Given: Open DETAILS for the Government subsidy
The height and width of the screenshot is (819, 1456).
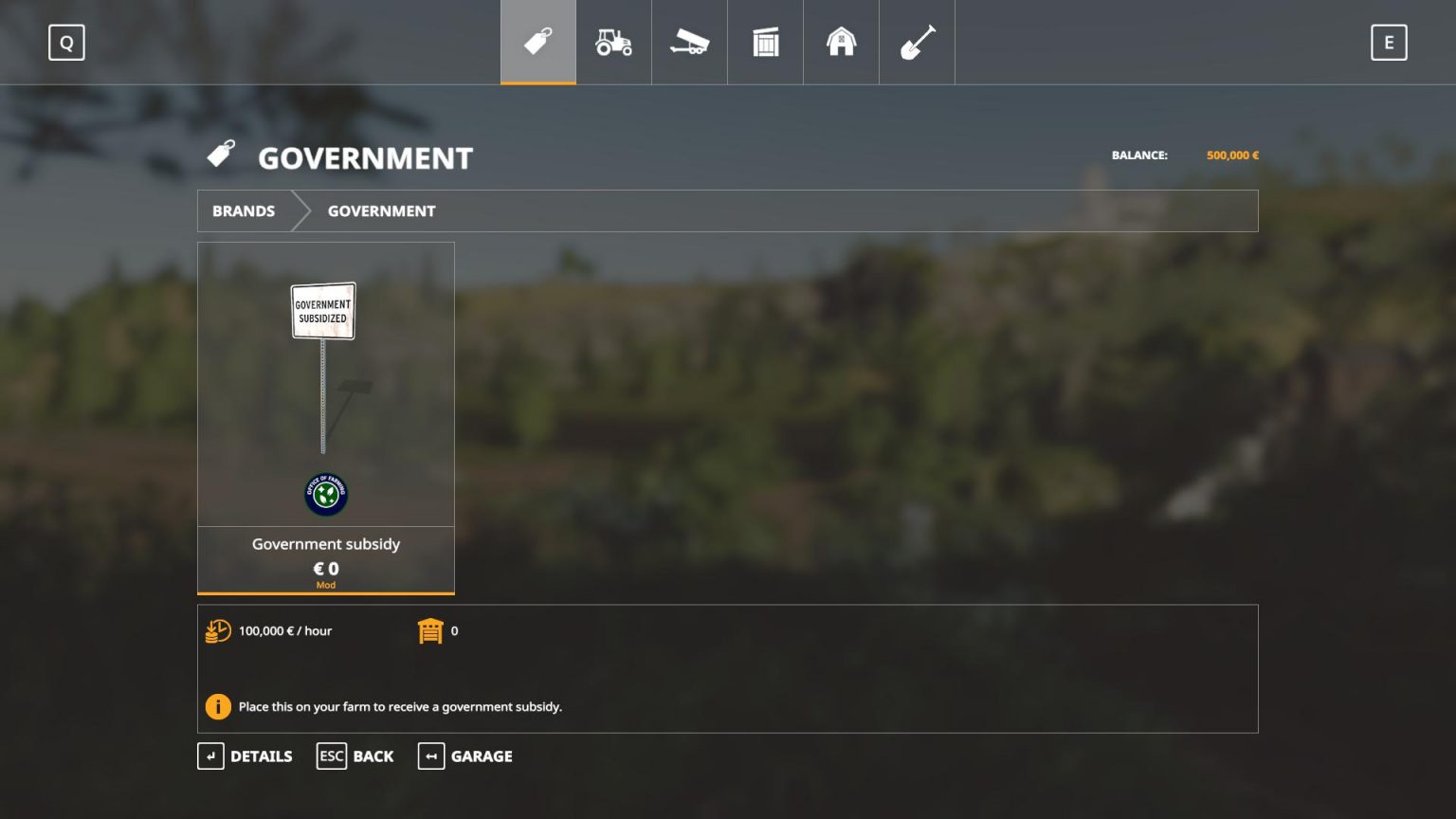Looking at the screenshot, I should (x=245, y=755).
